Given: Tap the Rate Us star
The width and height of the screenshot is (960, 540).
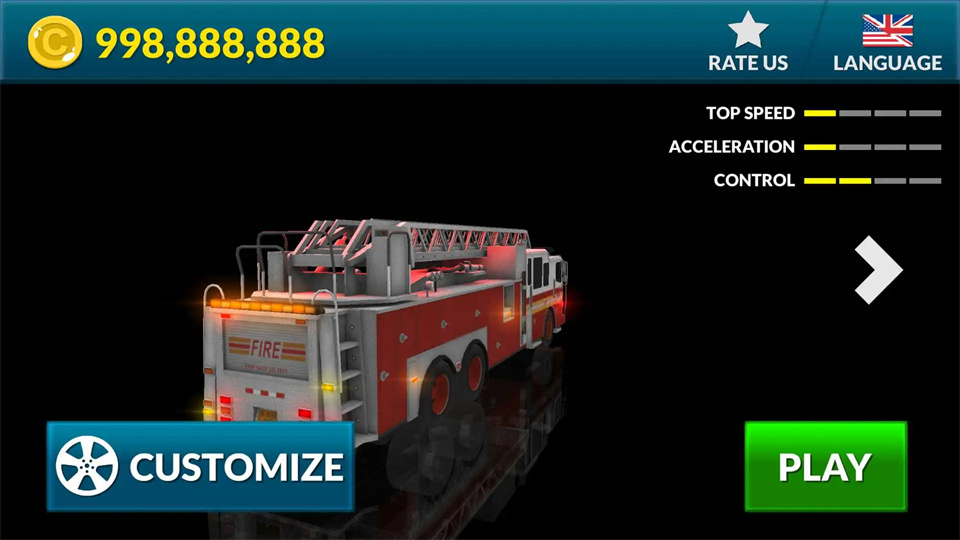Looking at the screenshot, I should (748, 31).
